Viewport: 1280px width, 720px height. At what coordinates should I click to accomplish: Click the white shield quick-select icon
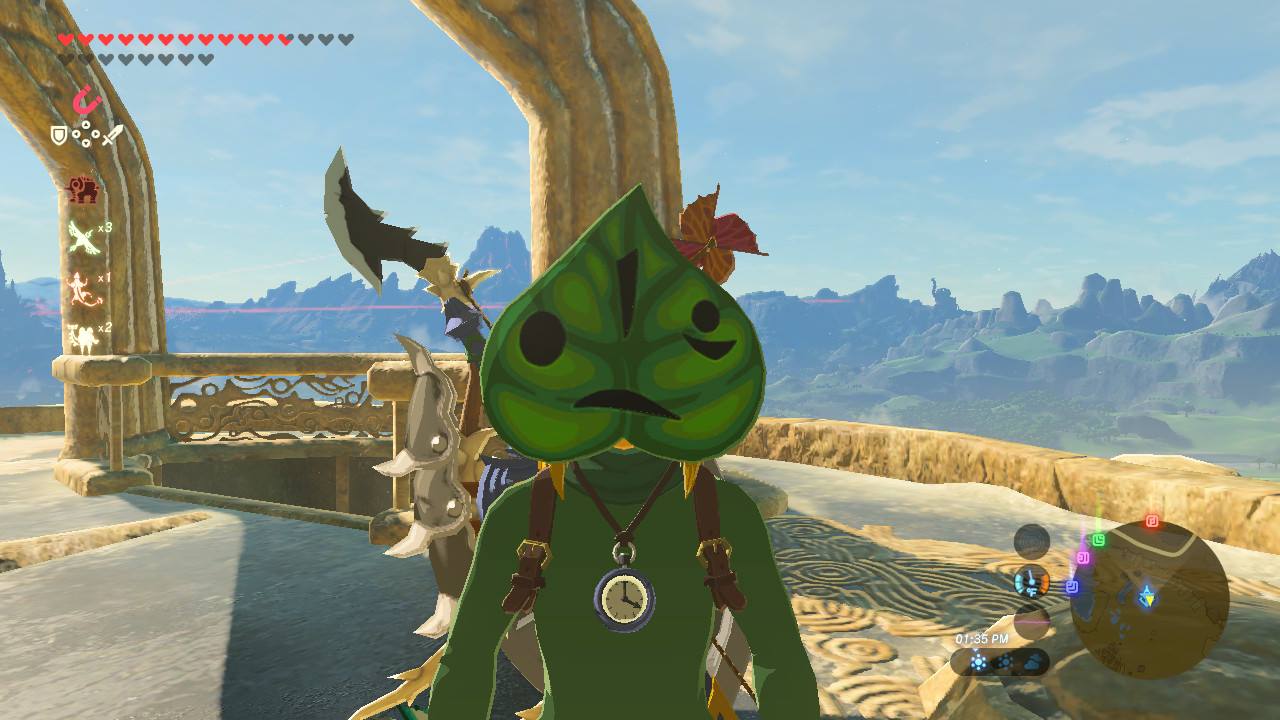point(59,135)
